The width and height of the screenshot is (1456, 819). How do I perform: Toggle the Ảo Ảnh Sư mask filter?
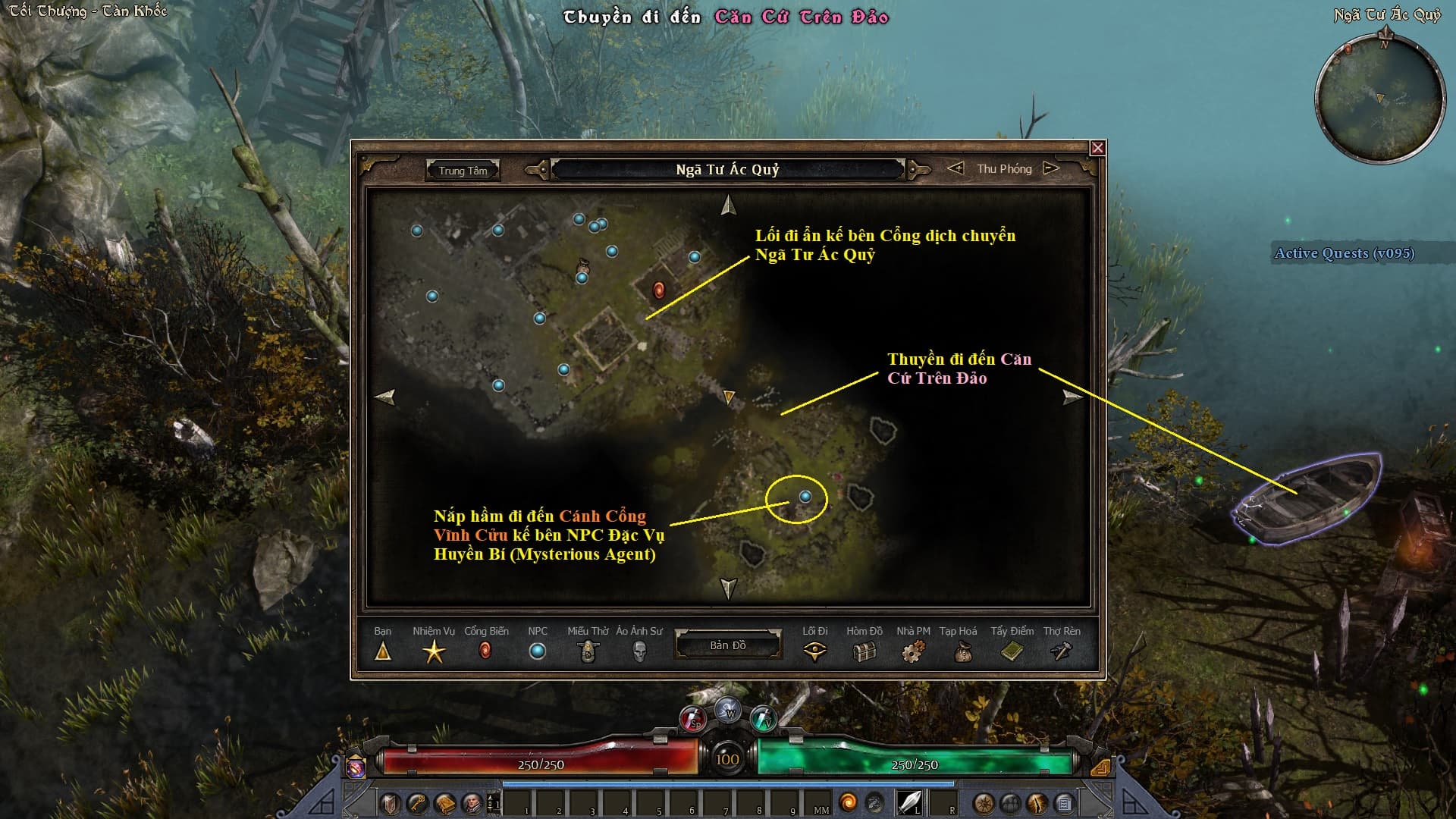coord(639,651)
